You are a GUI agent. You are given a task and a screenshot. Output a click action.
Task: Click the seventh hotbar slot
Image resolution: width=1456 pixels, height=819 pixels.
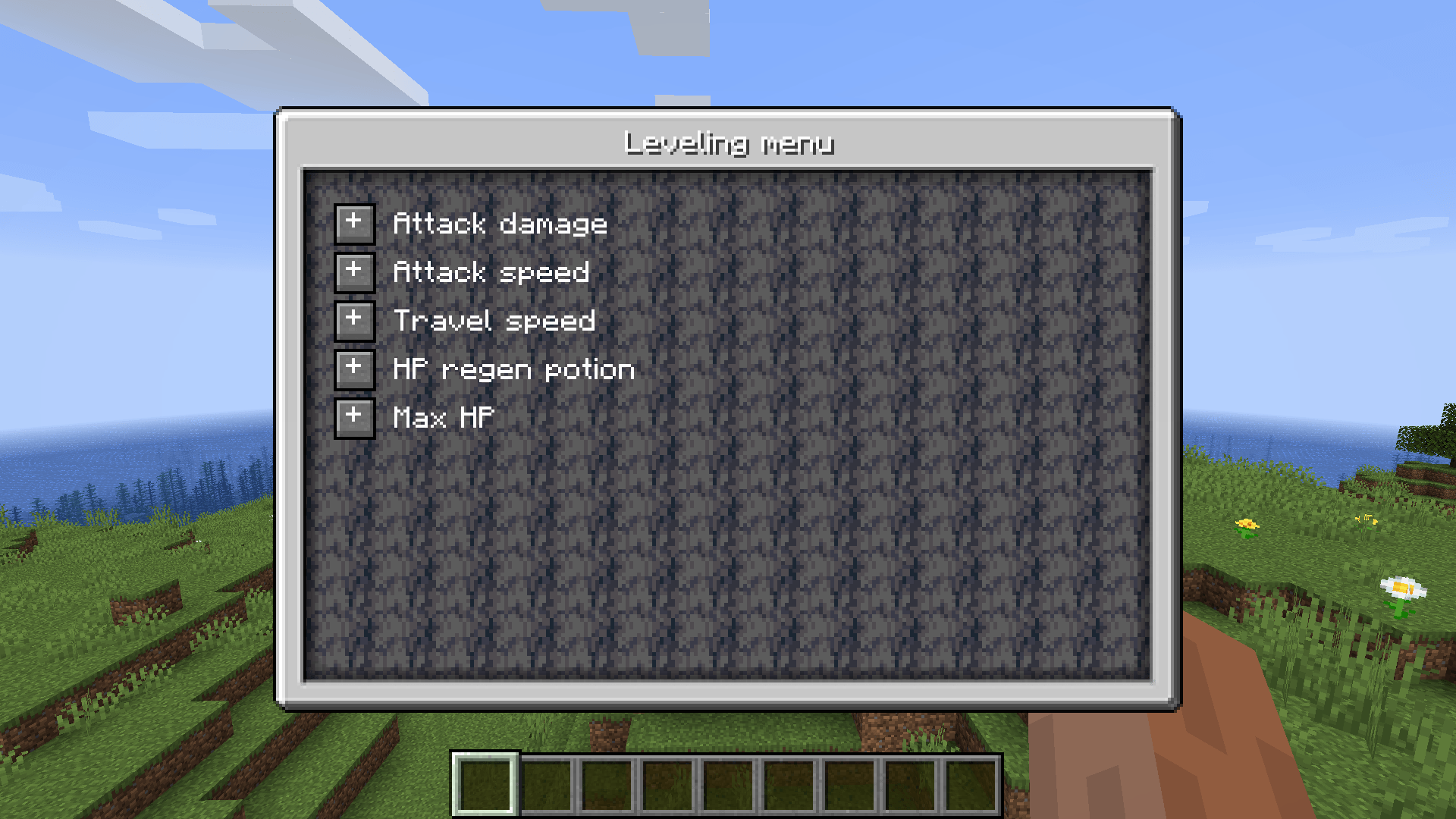point(850,786)
